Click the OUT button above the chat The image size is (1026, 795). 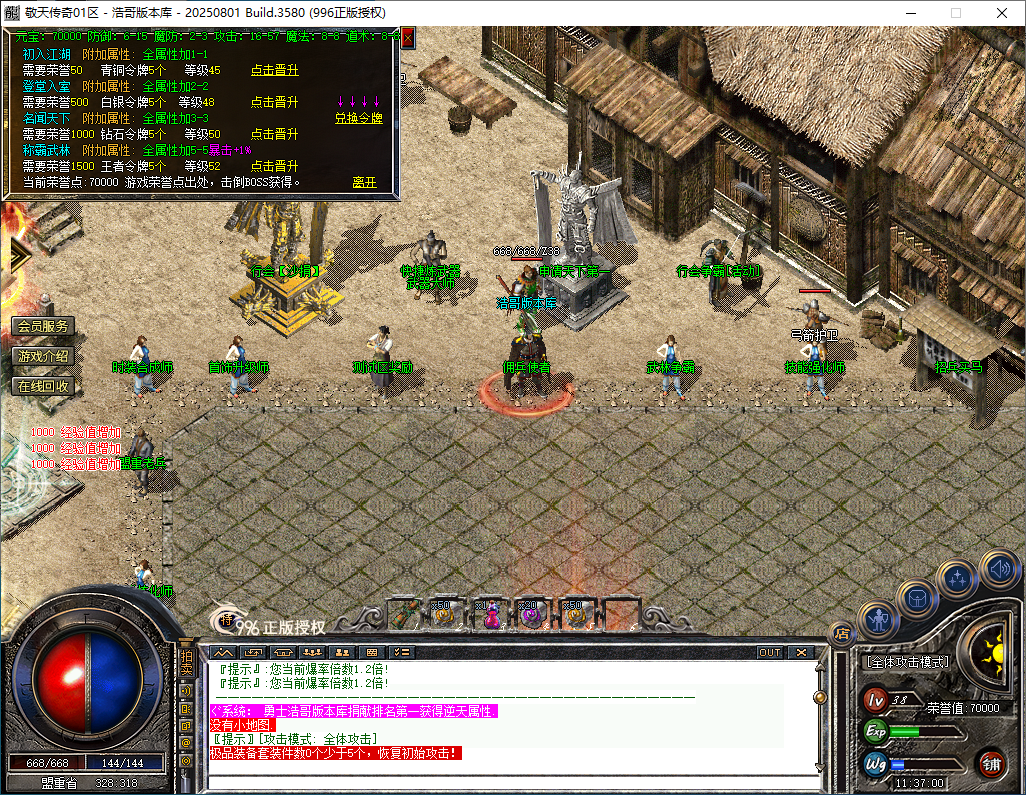[x=769, y=653]
